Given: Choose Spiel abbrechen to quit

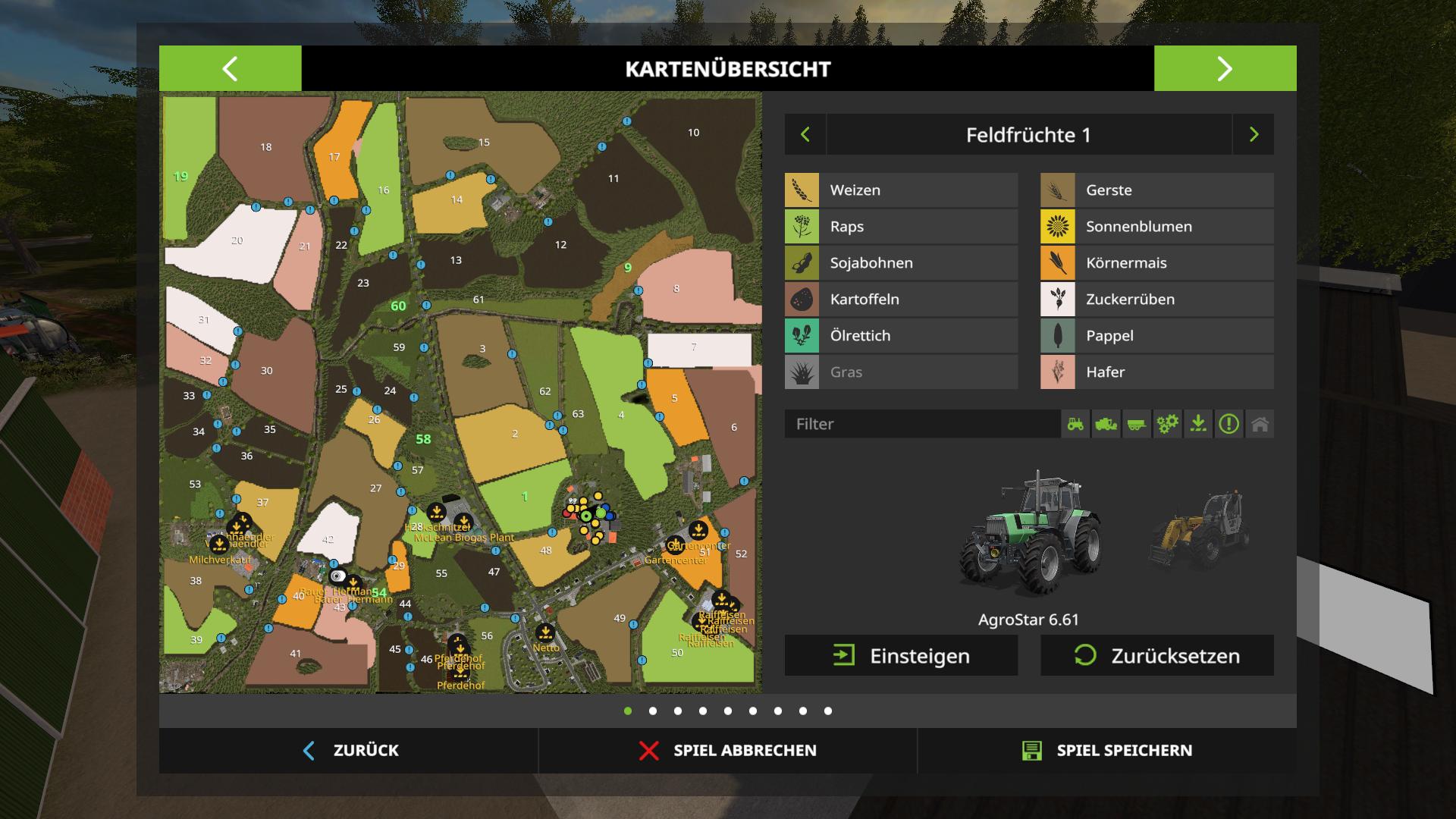Looking at the screenshot, I should click(x=728, y=751).
